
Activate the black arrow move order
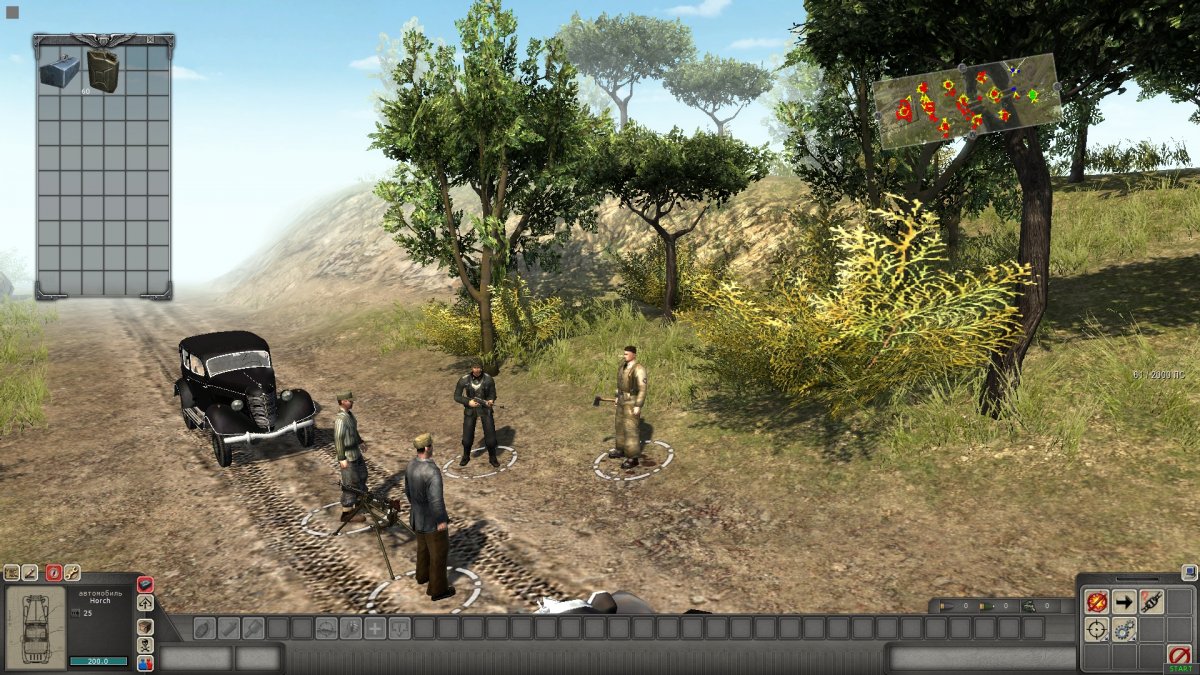point(1124,602)
